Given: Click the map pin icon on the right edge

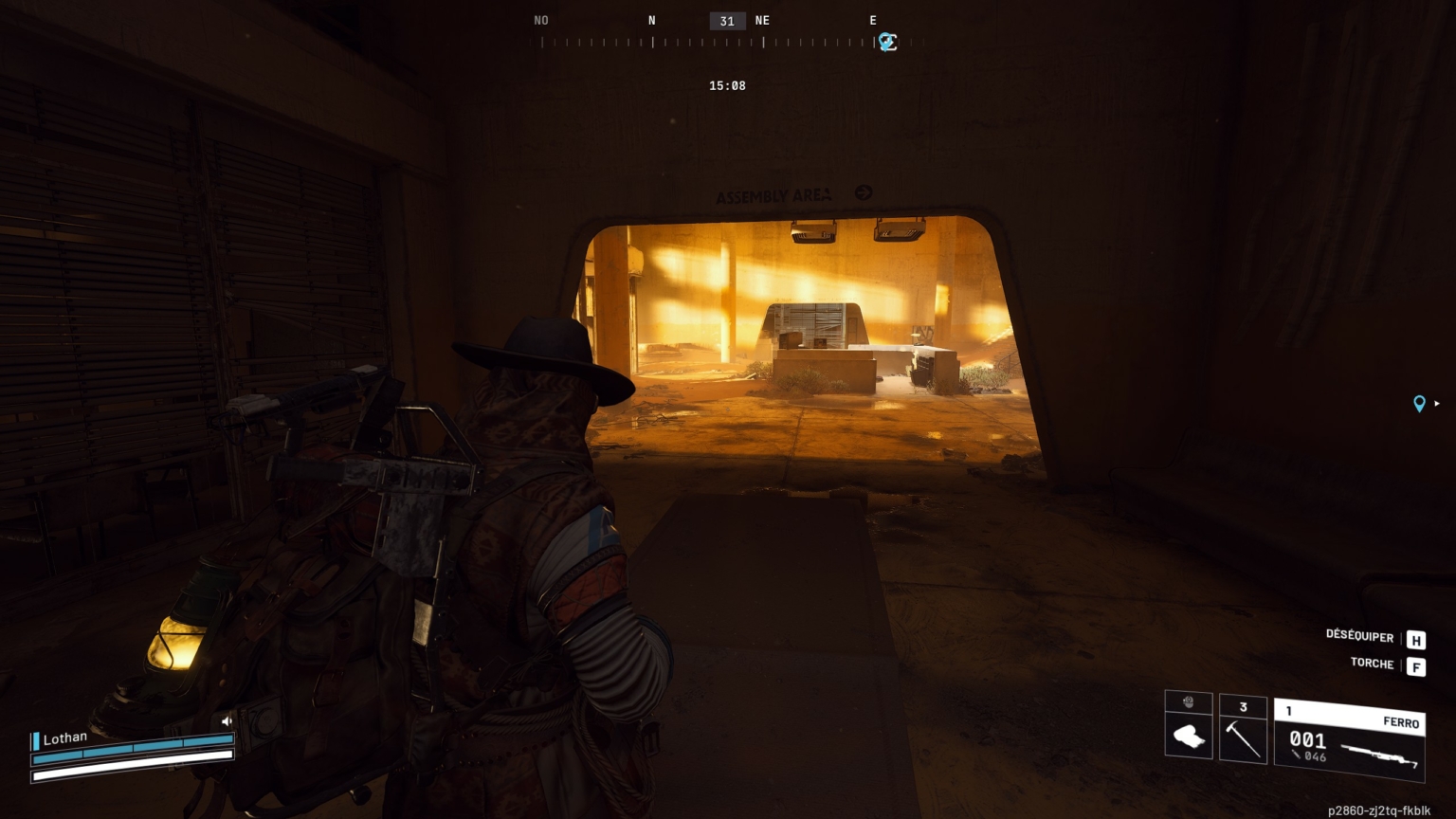Looking at the screenshot, I should coord(1419,404).
